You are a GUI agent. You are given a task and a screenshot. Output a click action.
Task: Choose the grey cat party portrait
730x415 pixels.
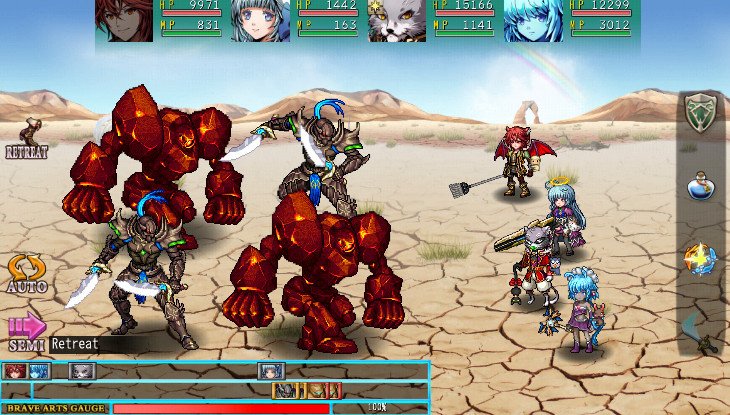coord(397,20)
